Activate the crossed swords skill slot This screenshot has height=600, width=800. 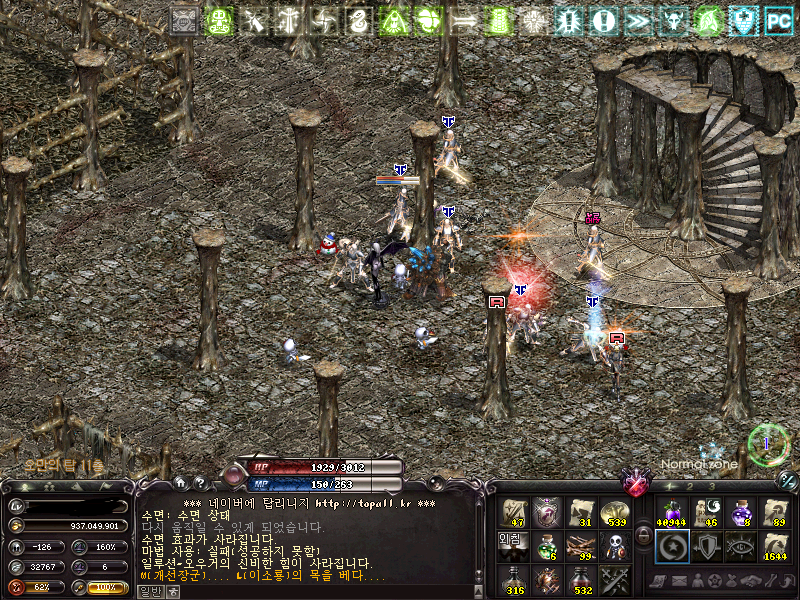tap(614, 579)
